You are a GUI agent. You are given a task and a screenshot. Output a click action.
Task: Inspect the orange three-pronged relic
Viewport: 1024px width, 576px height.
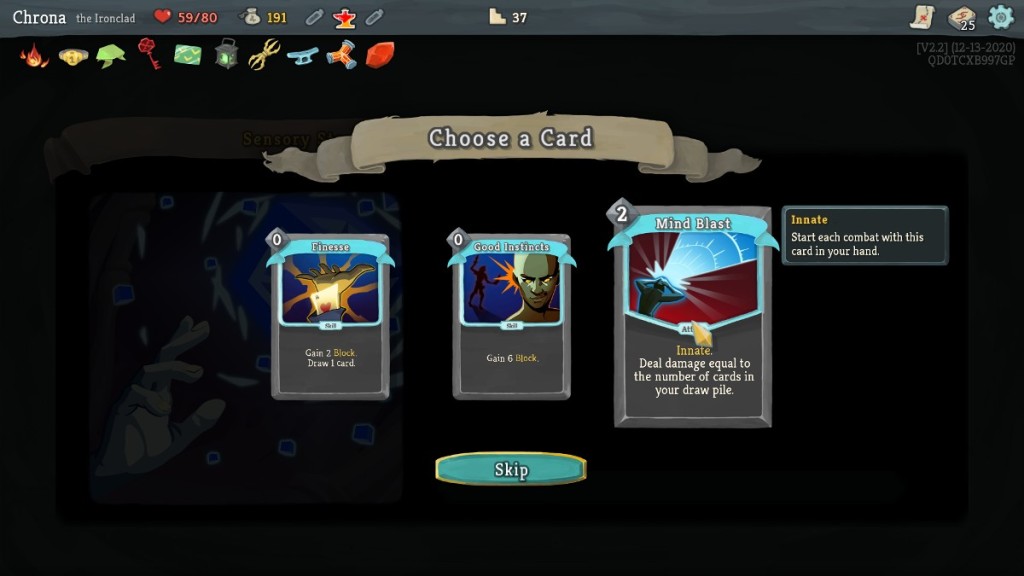pos(341,55)
